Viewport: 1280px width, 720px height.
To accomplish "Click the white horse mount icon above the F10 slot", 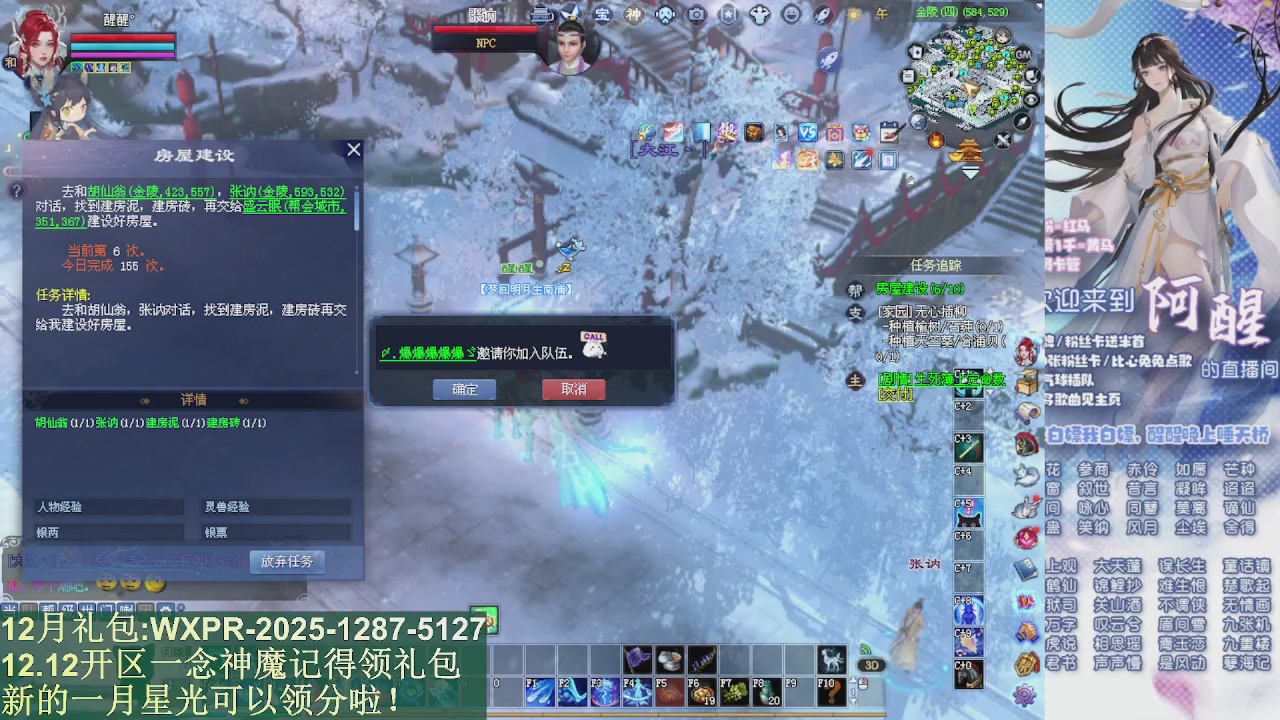I will click(830, 660).
